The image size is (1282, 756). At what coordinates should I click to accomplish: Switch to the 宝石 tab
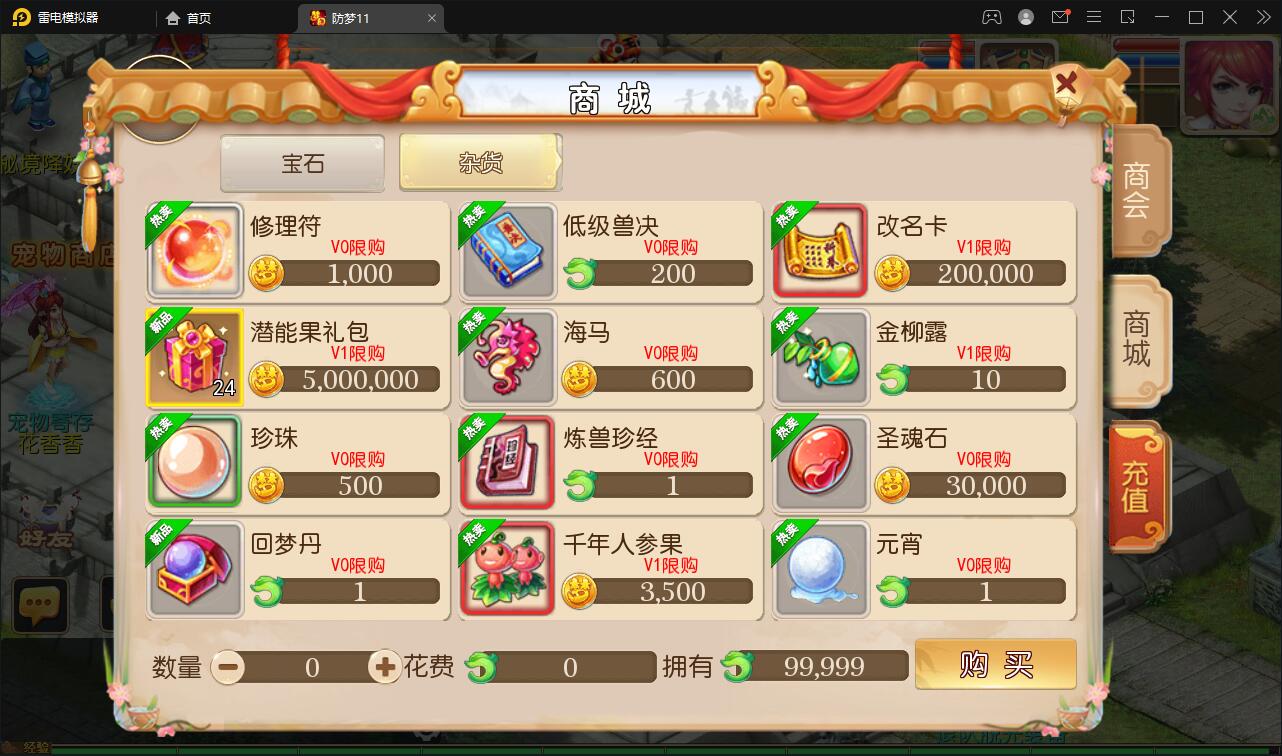[301, 163]
